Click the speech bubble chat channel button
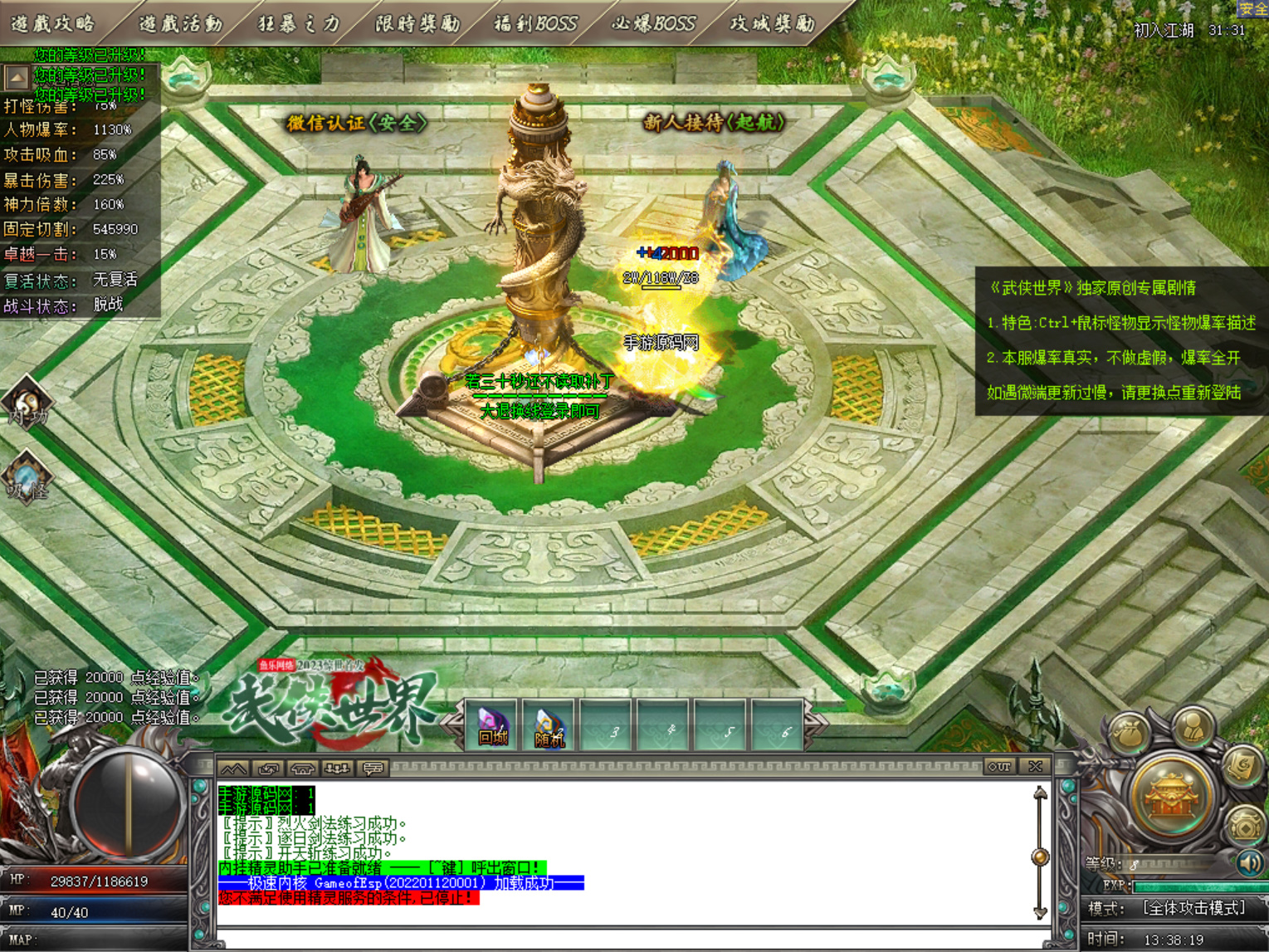 click(x=373, y=769)
